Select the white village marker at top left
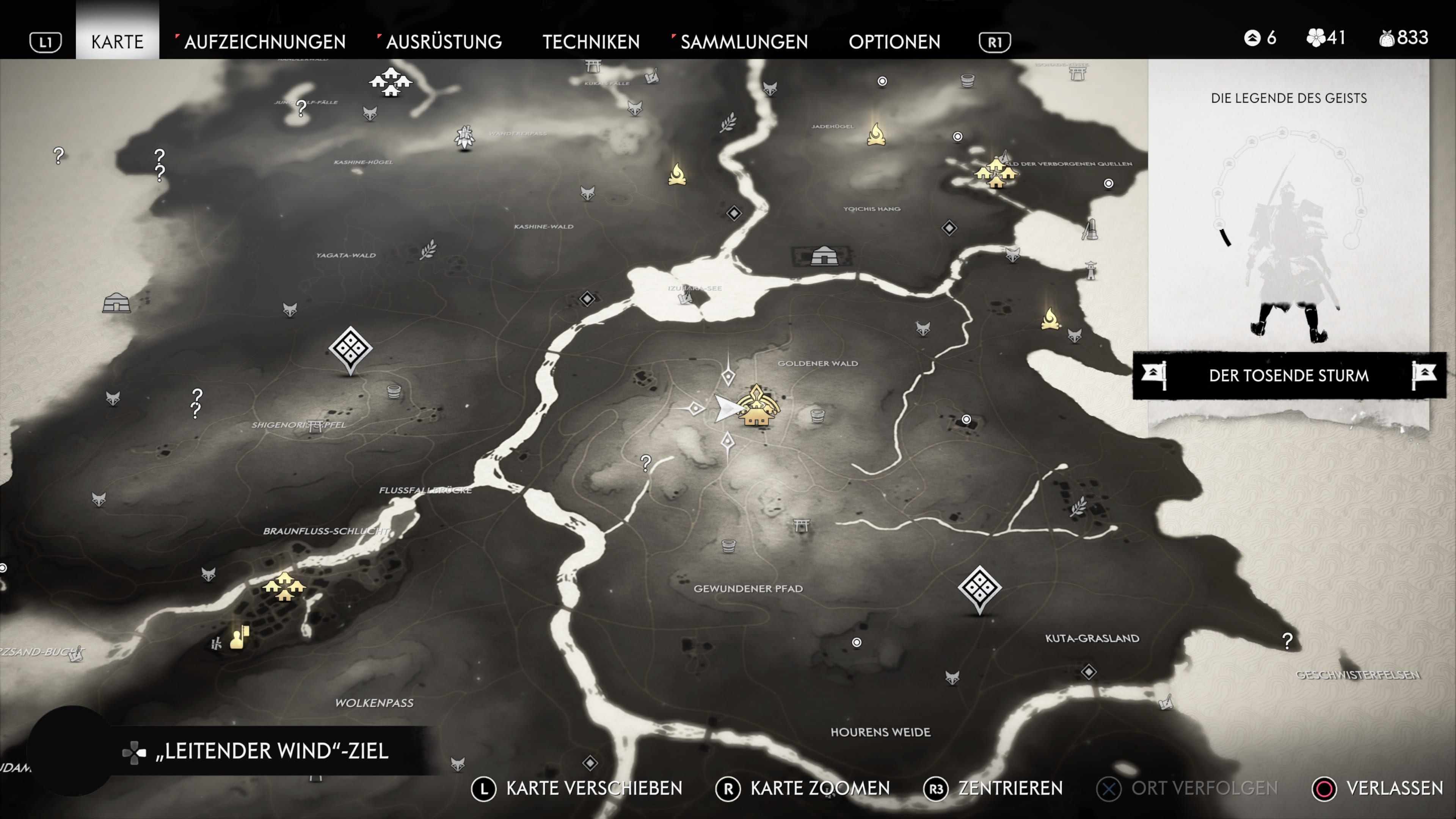 point(391,83)
